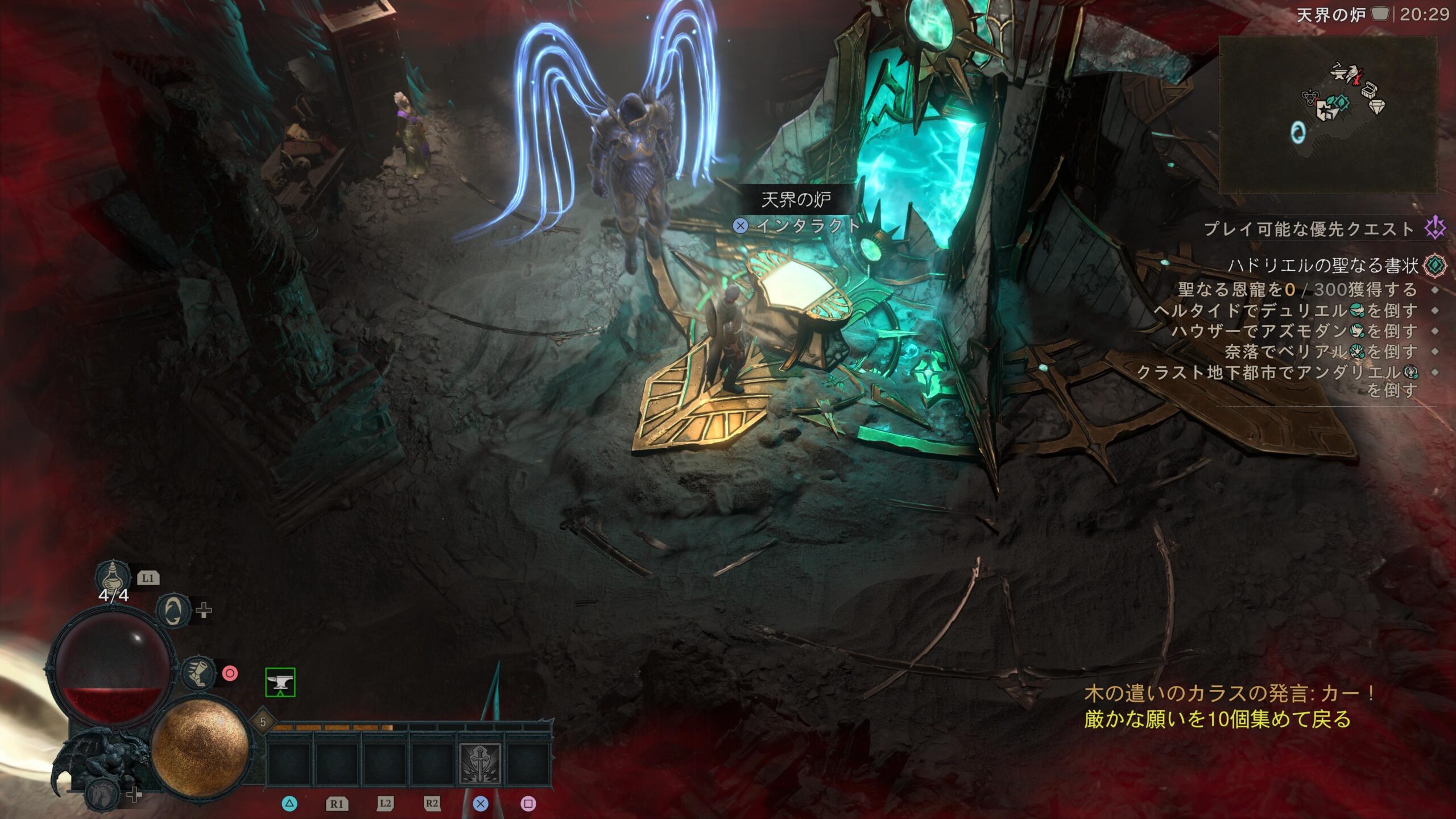Select the green-framed anvil buff icon
Screen dimensions: 1456x819
pyautogui.click(x=280, y=682)
